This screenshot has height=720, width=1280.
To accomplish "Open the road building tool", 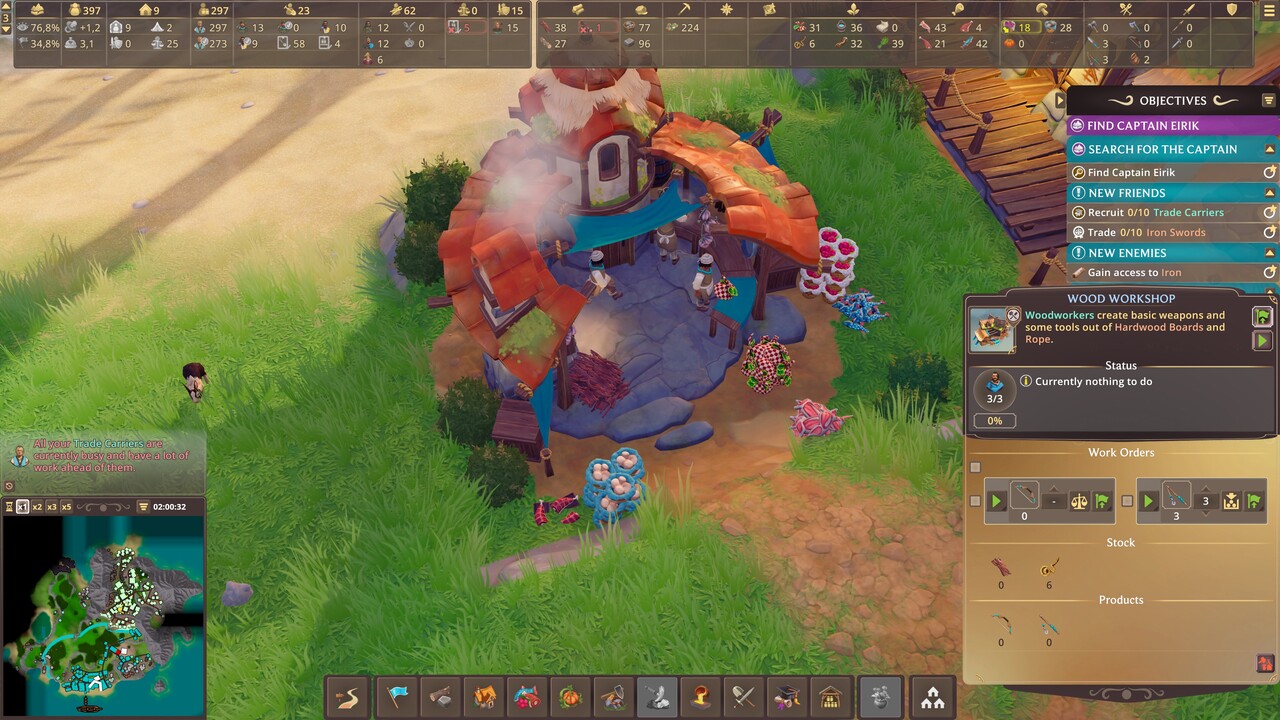I will point(348,697).
